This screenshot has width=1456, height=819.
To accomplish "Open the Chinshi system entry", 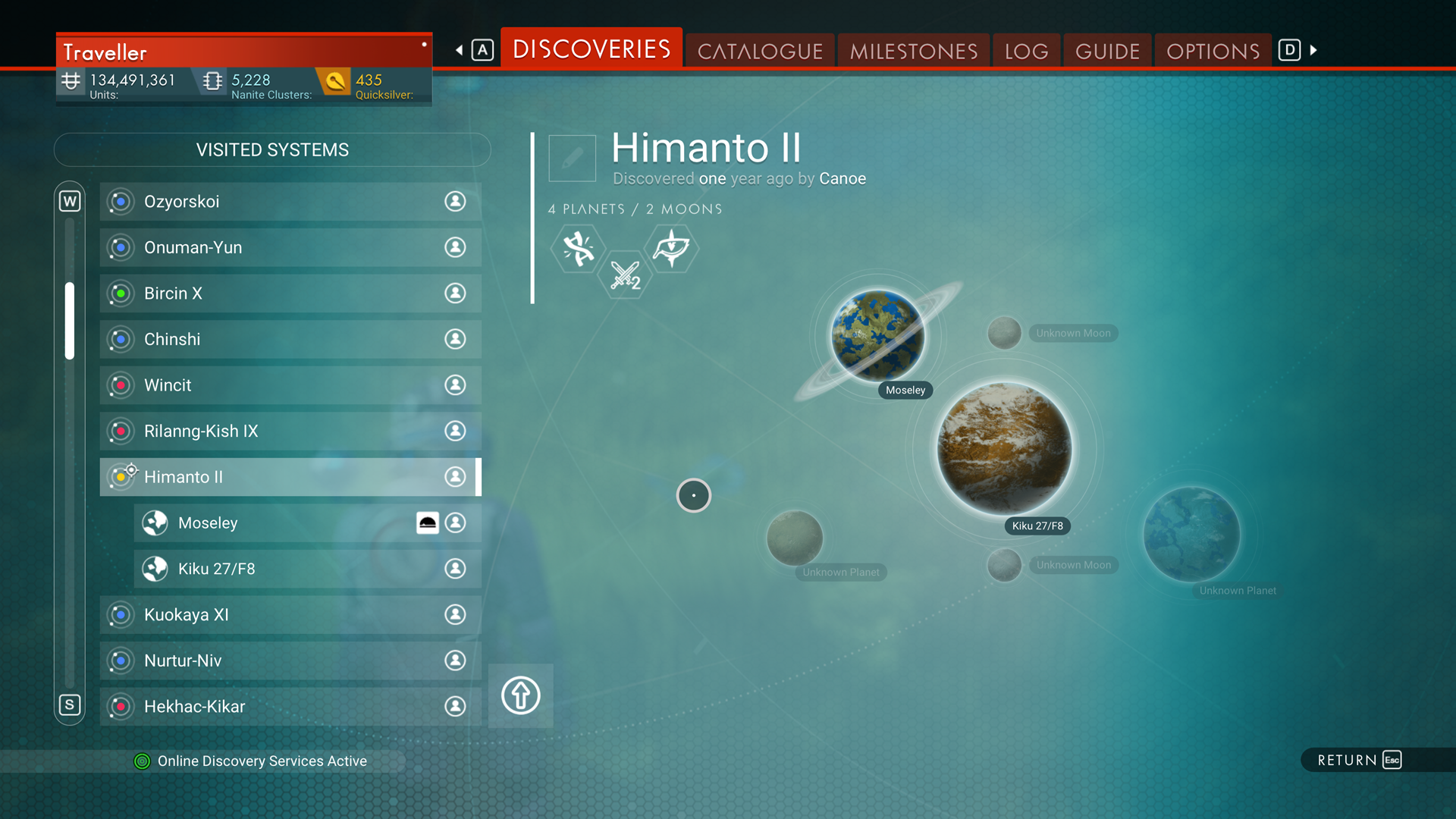I will [x=290, y=339].
